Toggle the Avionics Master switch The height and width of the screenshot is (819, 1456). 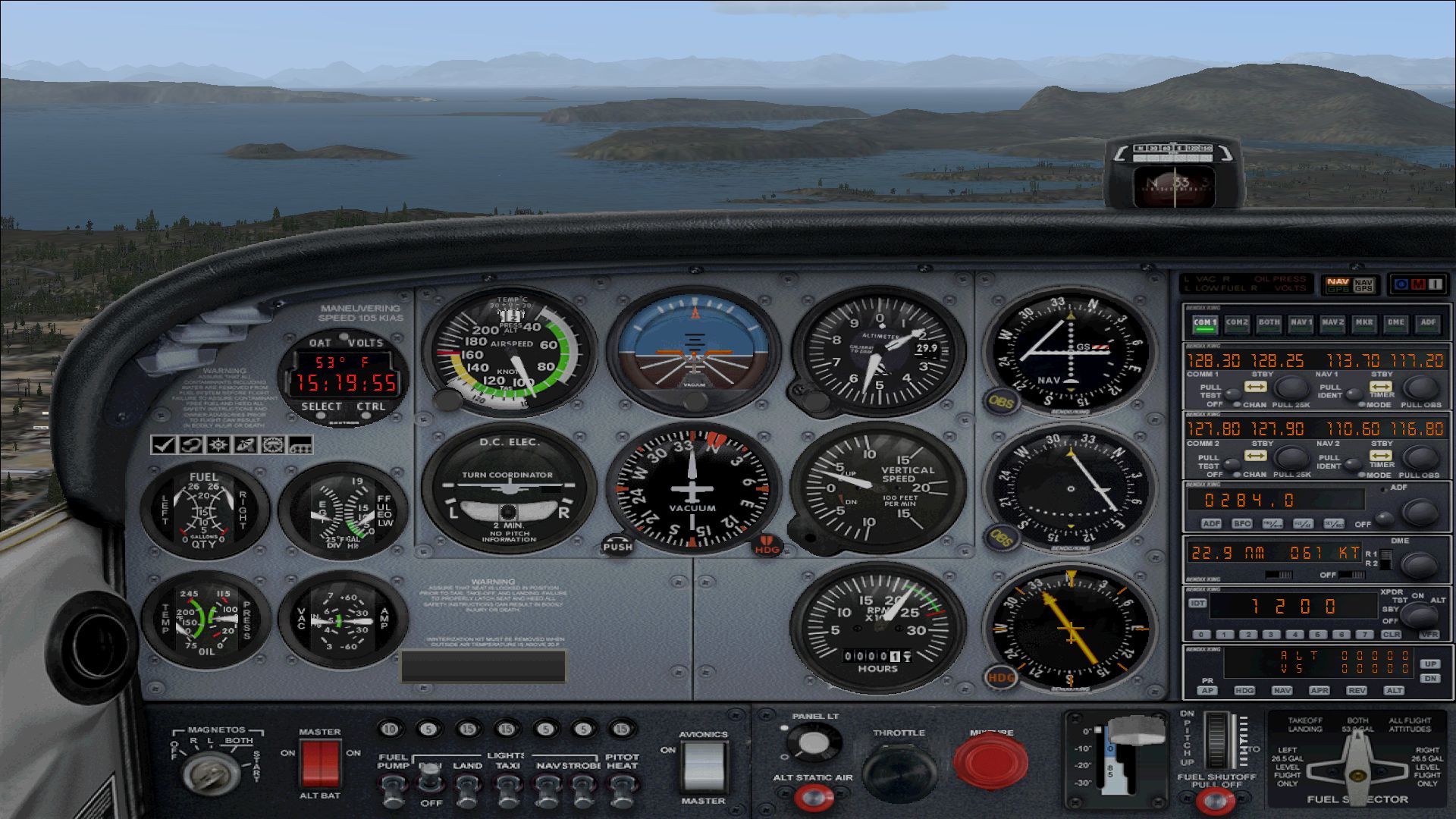(703, 766)
